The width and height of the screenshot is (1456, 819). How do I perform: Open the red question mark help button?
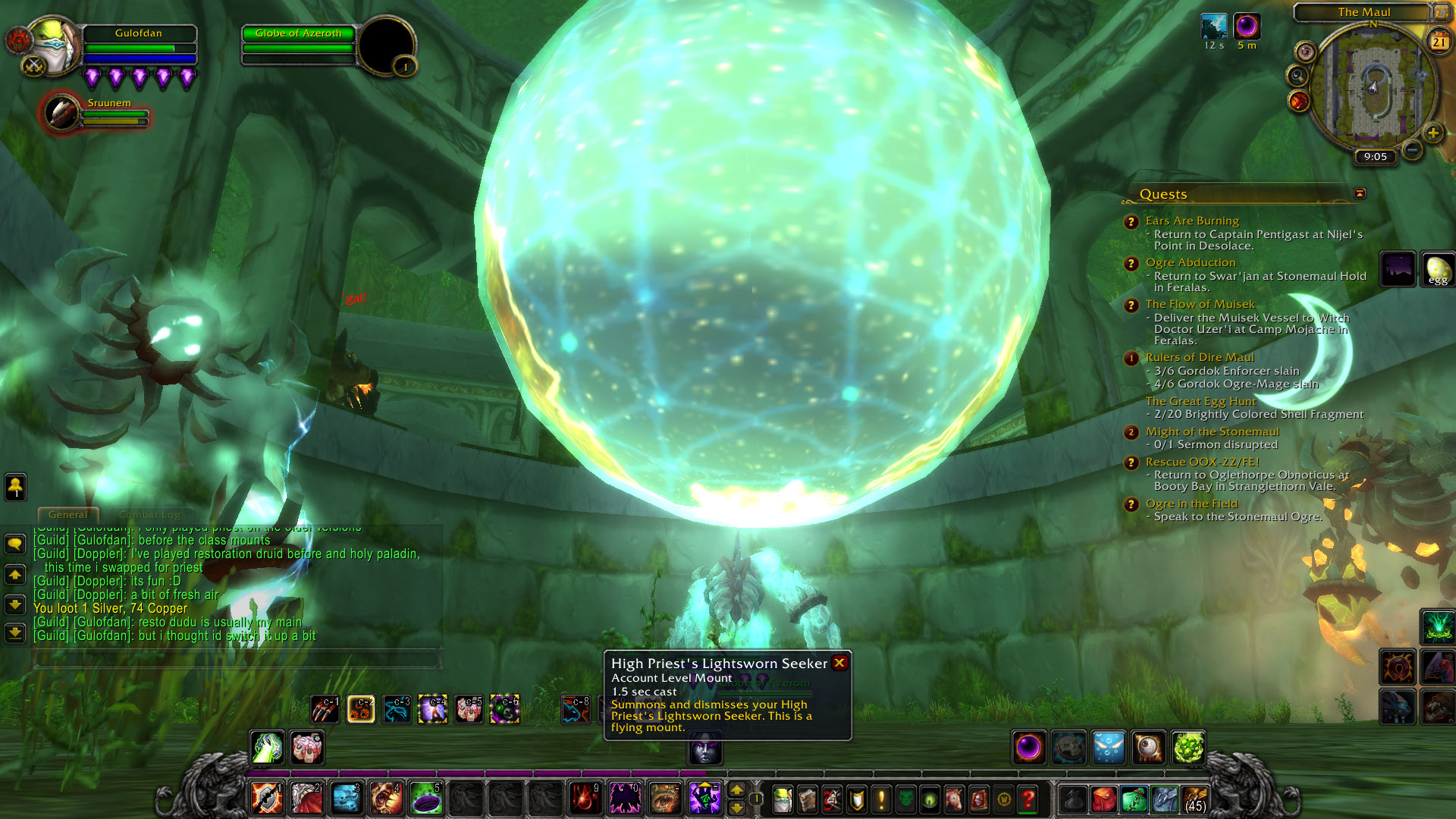1028,799
